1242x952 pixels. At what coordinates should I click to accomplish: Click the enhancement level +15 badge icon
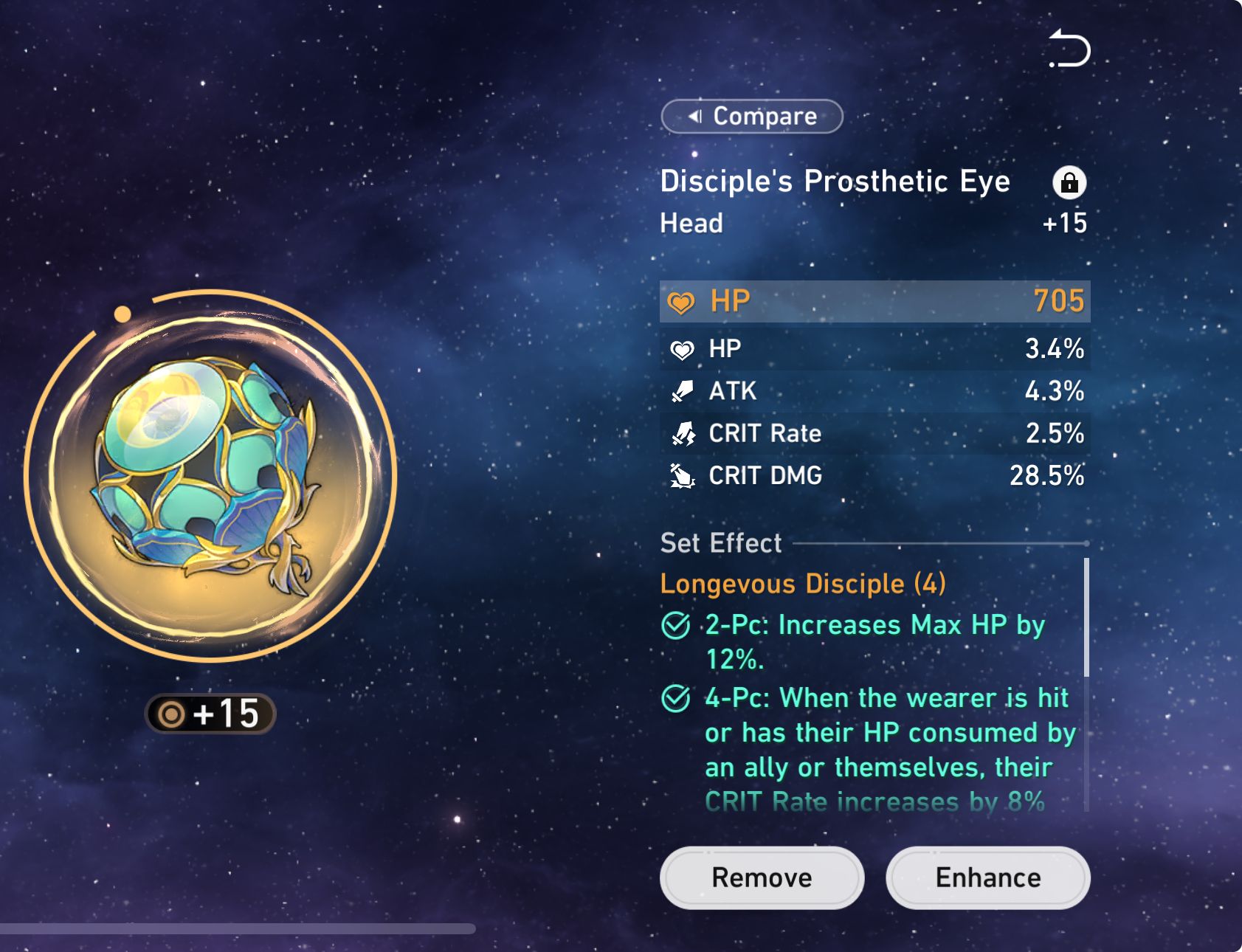[x=209, y=713]
